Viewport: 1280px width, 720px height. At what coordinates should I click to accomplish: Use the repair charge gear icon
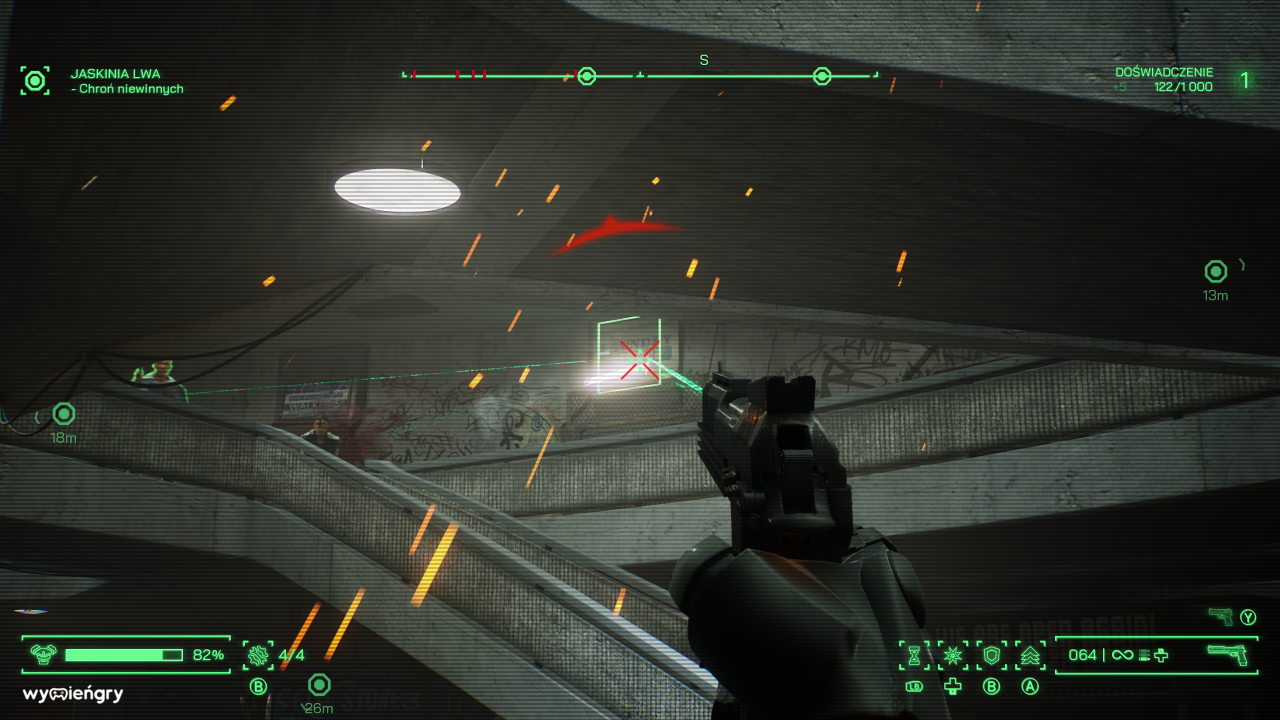[258, 655]
